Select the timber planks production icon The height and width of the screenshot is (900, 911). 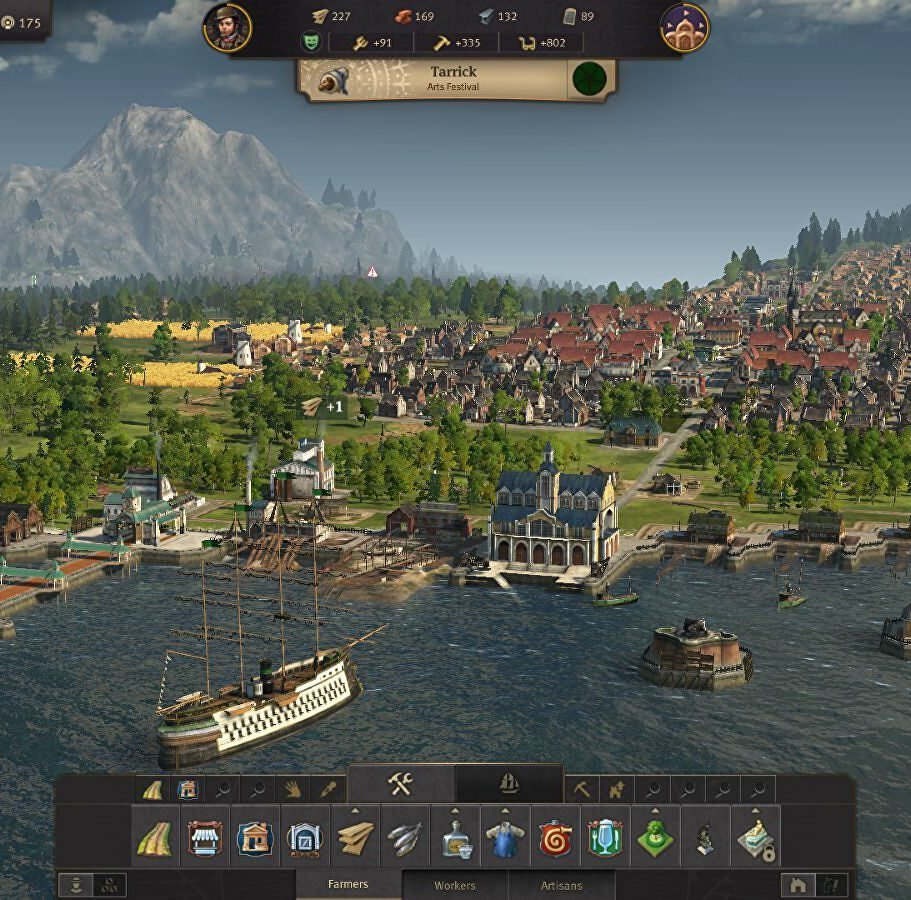tap(355, 838)
